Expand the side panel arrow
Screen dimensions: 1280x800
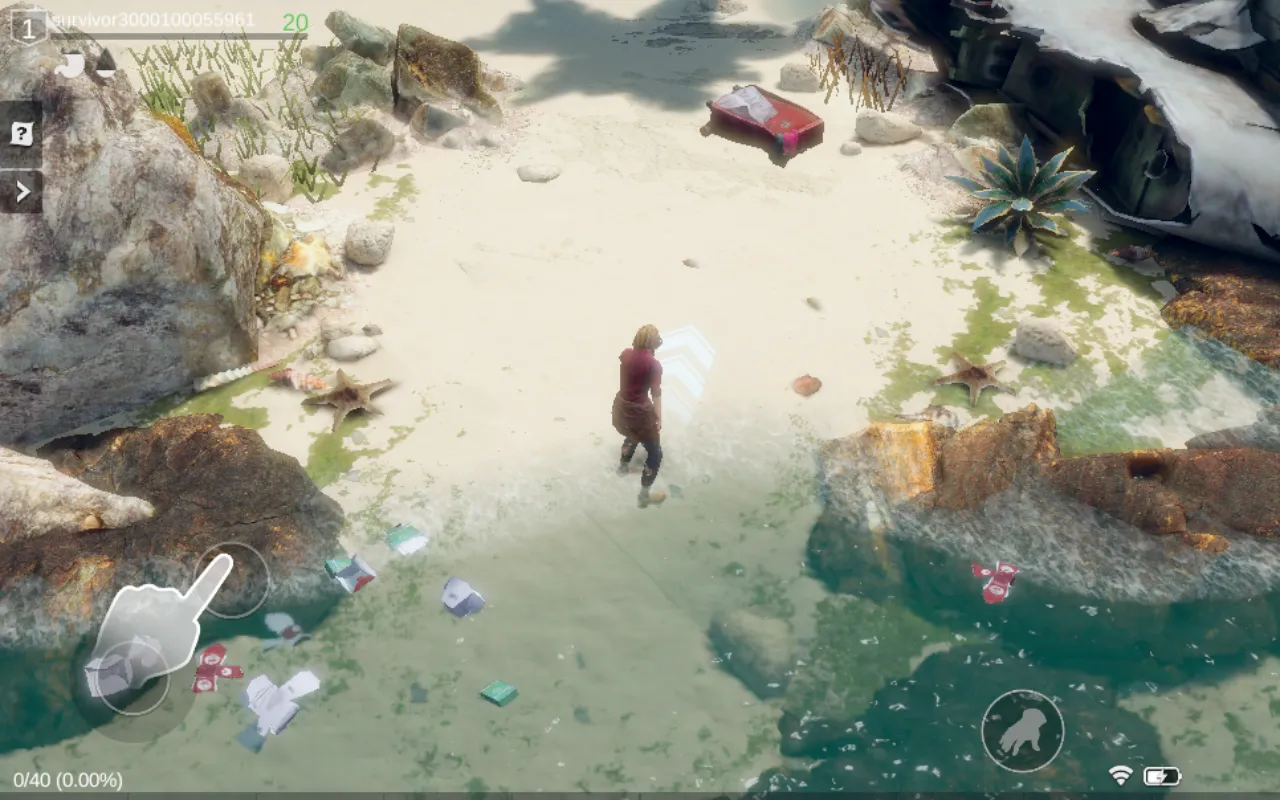click(22, 191)
